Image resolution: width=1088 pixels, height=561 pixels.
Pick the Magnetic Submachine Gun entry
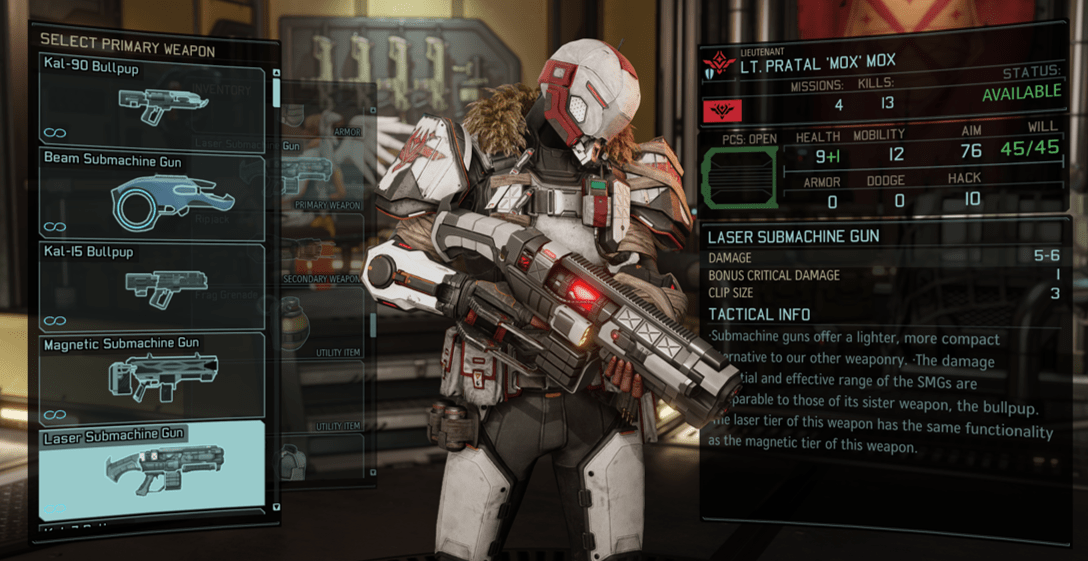[152, 375]
